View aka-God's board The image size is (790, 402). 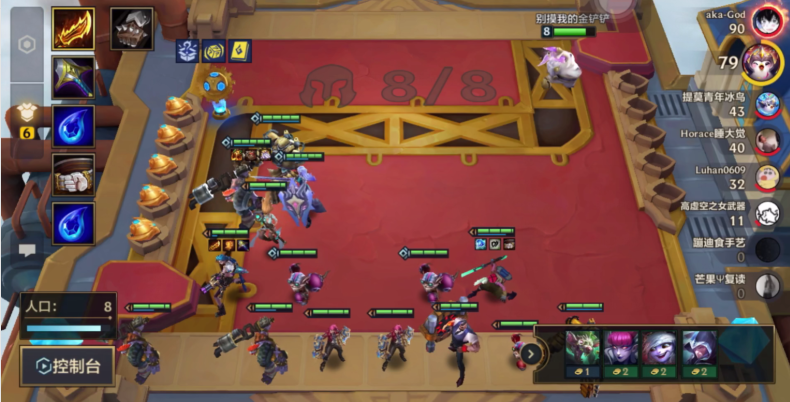tap(768, 20)
